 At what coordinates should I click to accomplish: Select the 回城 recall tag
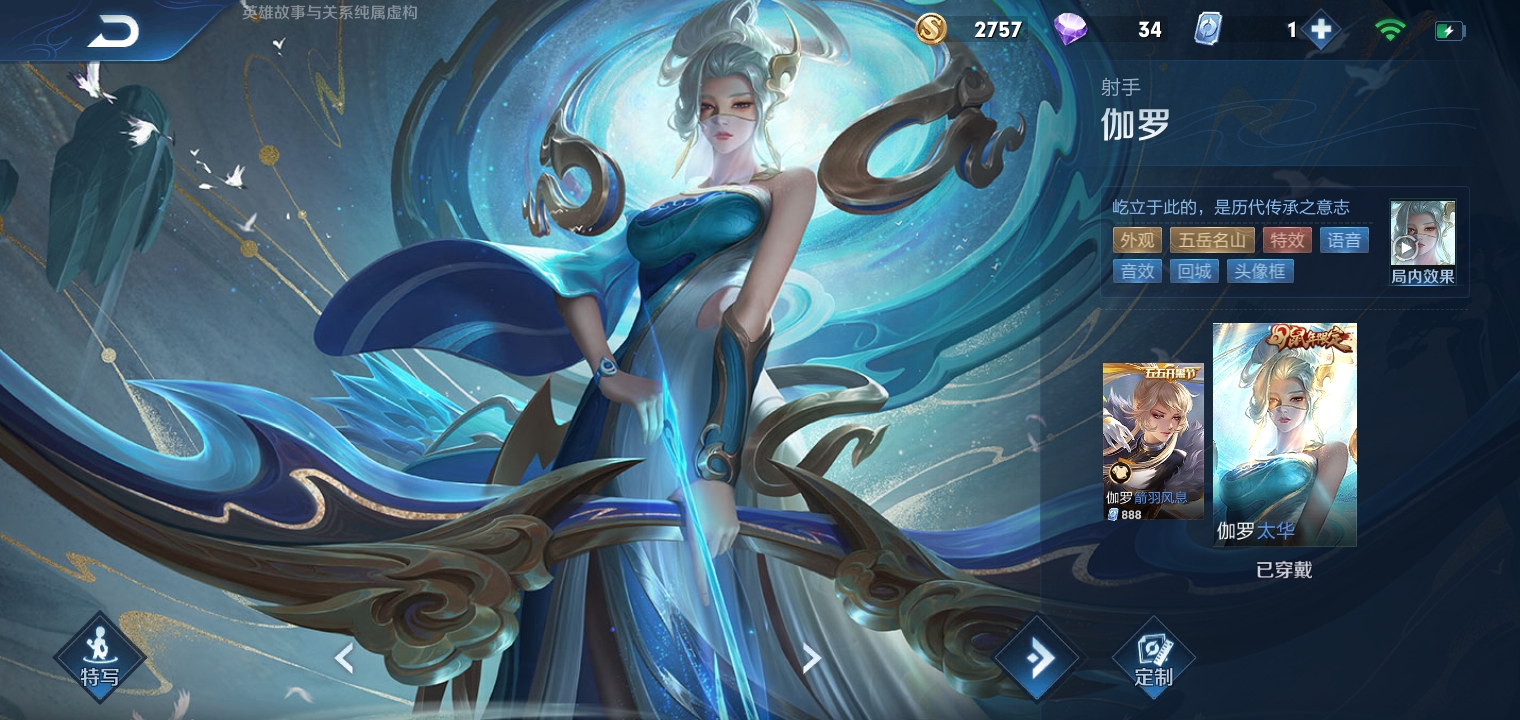click(x=1194, y=271)
